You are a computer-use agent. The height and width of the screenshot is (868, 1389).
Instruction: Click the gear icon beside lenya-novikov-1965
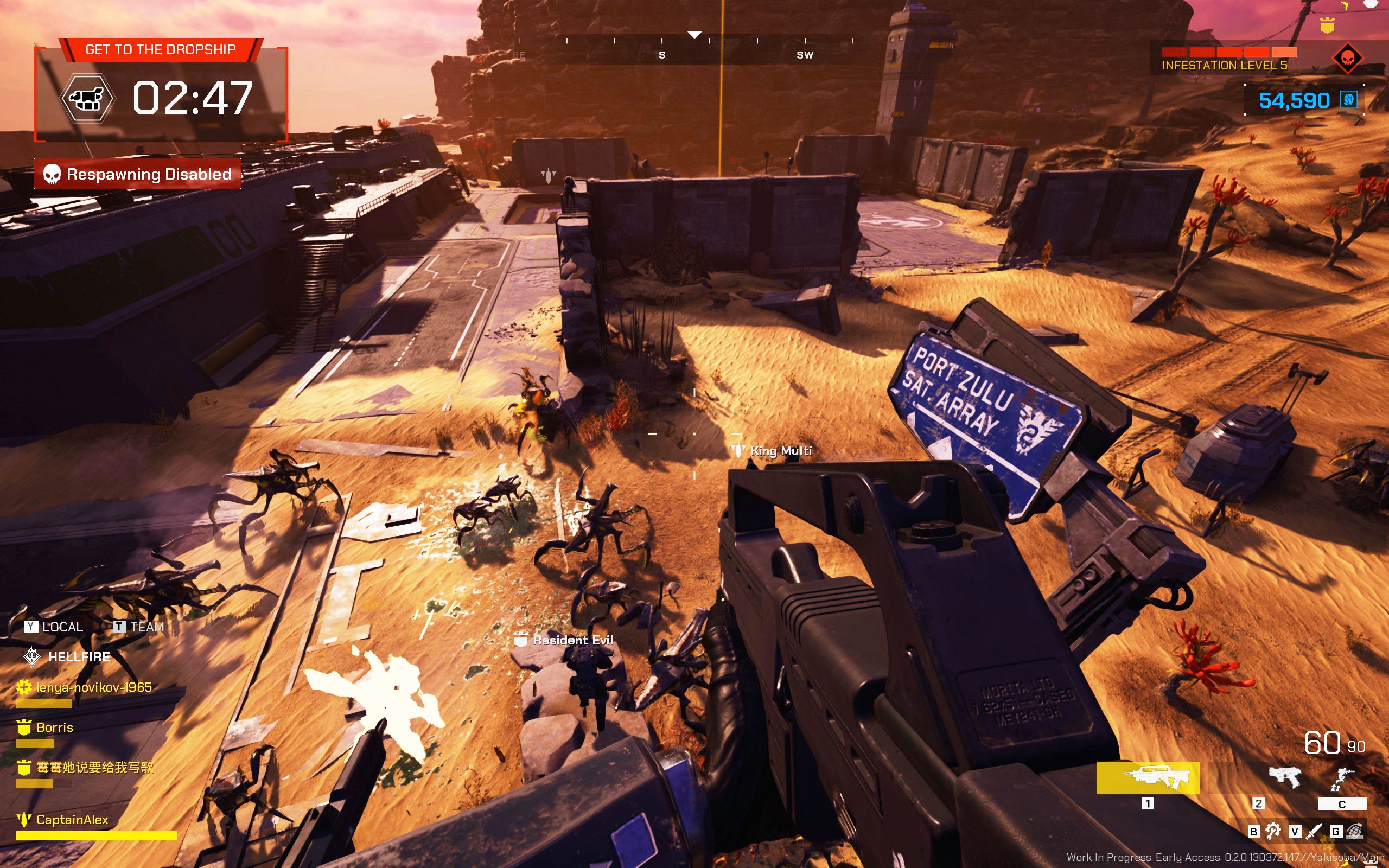[x=24, y=686]
